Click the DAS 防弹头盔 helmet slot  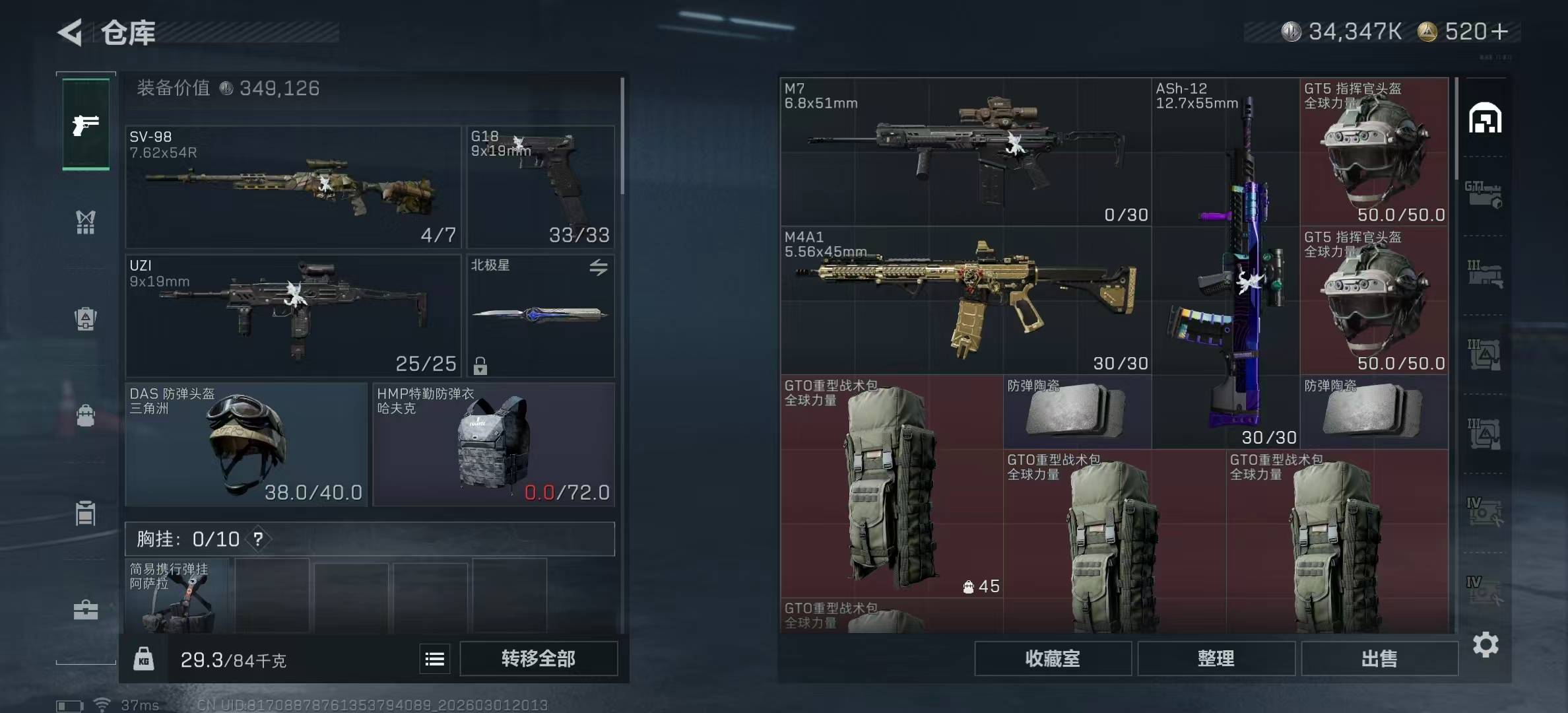[246, 444]
